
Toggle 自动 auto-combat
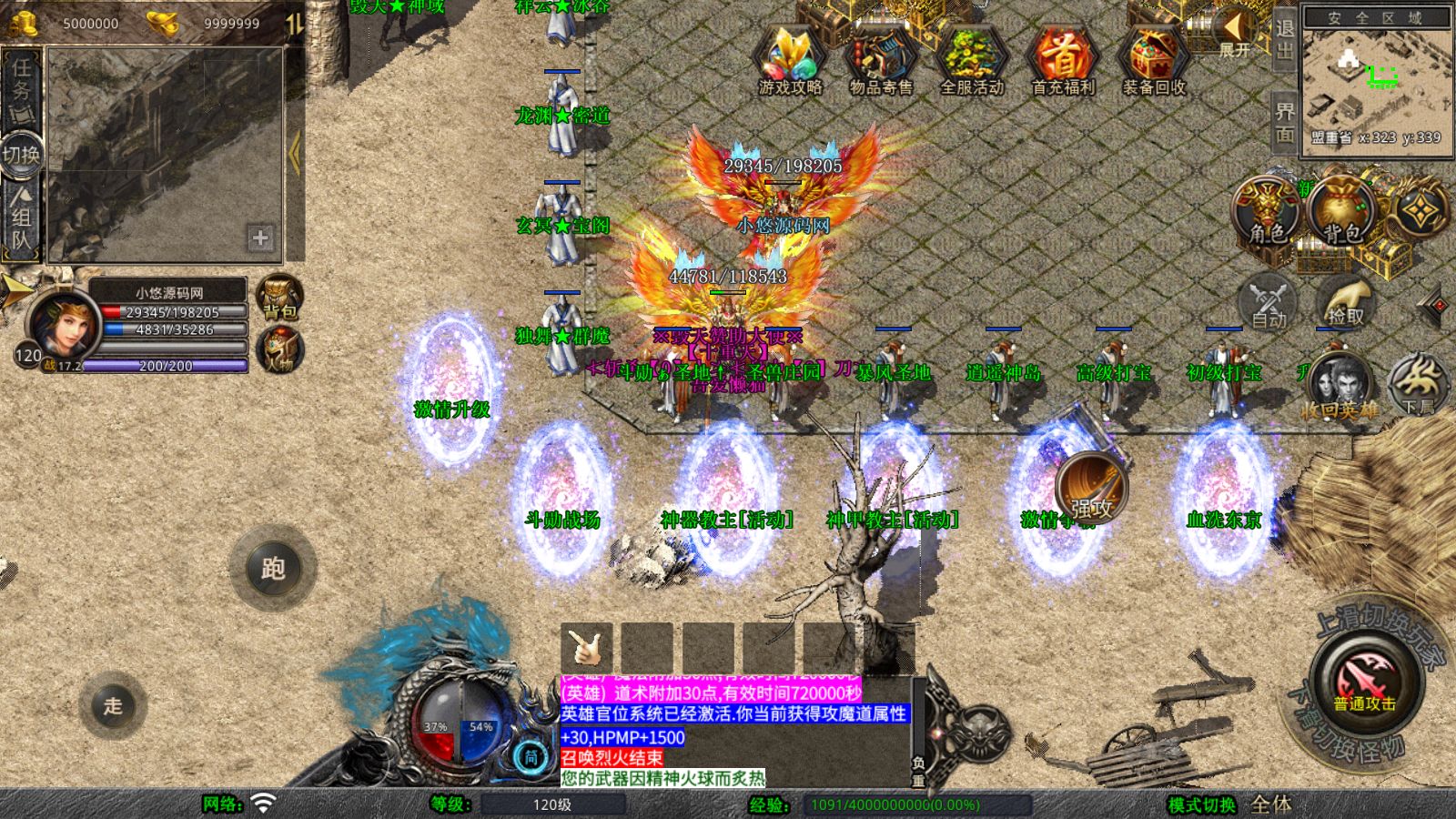tap(1269, 300)
